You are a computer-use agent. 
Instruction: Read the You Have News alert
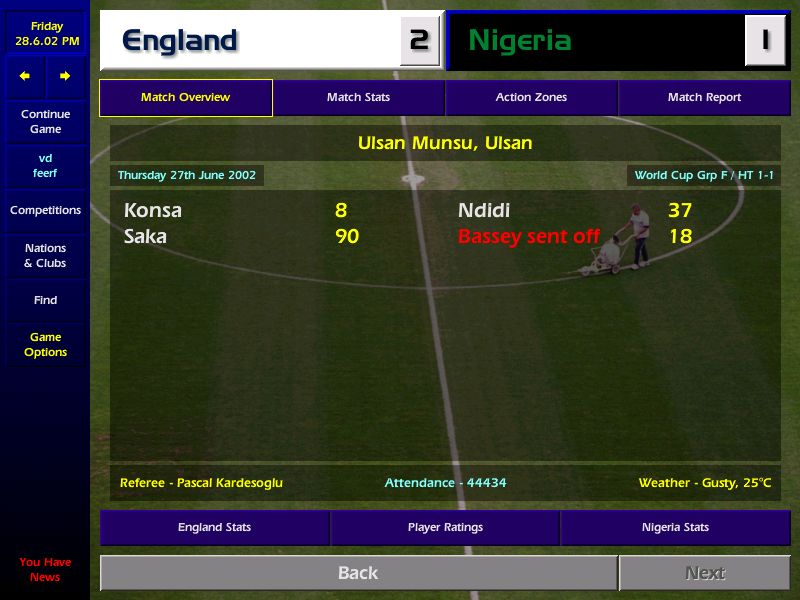(x=45, y=569)
